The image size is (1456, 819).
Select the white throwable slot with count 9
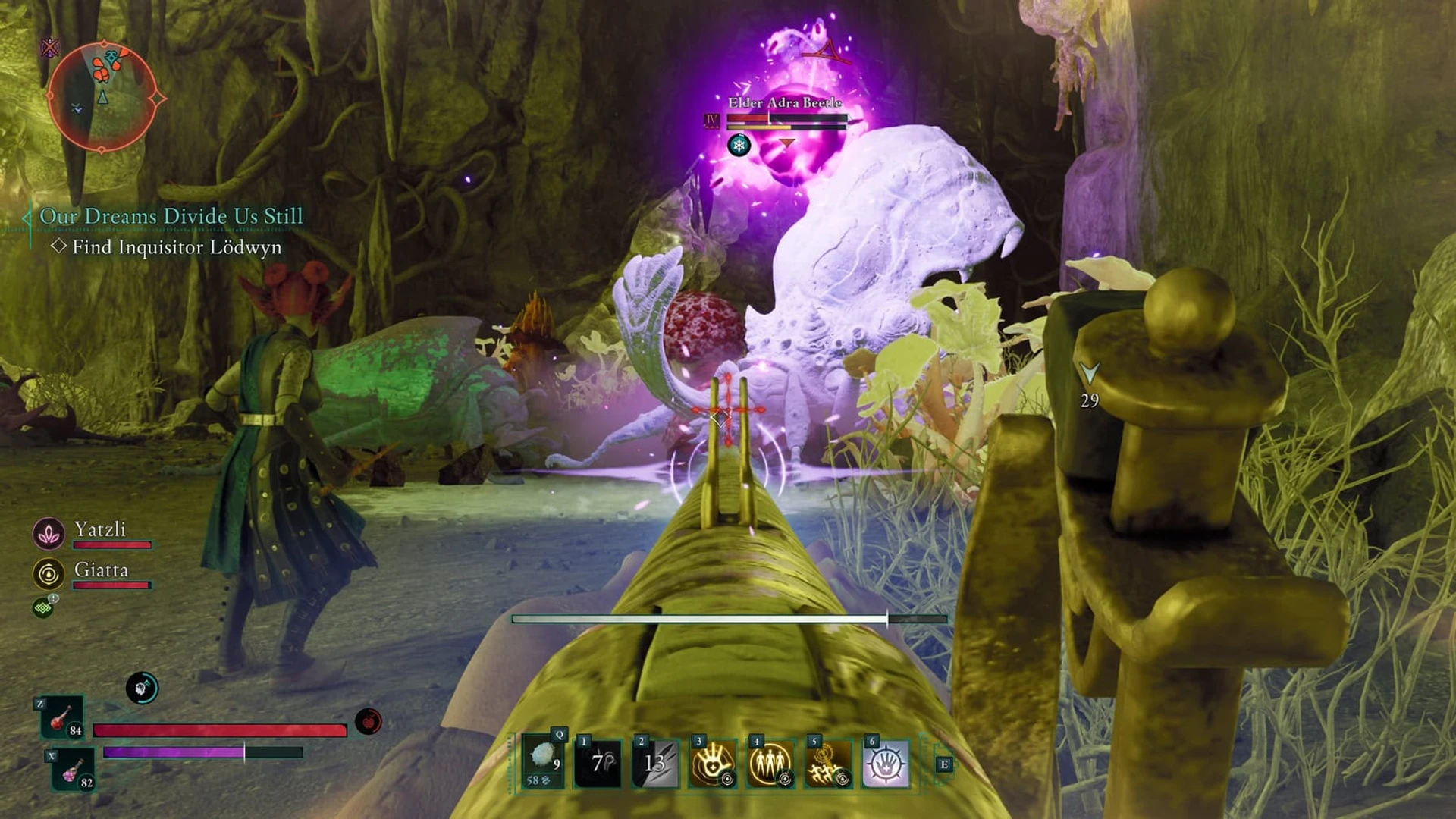(543, 763)
